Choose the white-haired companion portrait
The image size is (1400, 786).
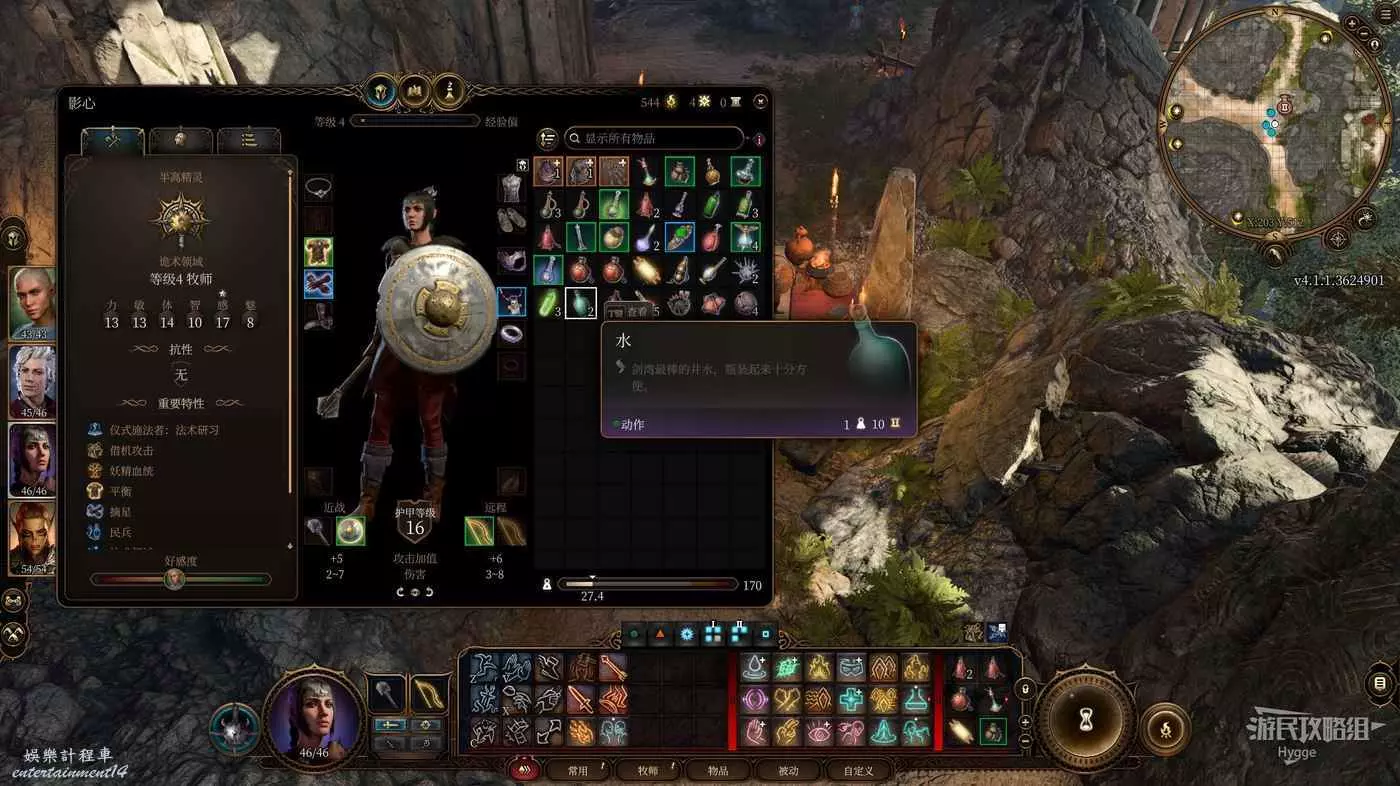click(x=32, y=381)
